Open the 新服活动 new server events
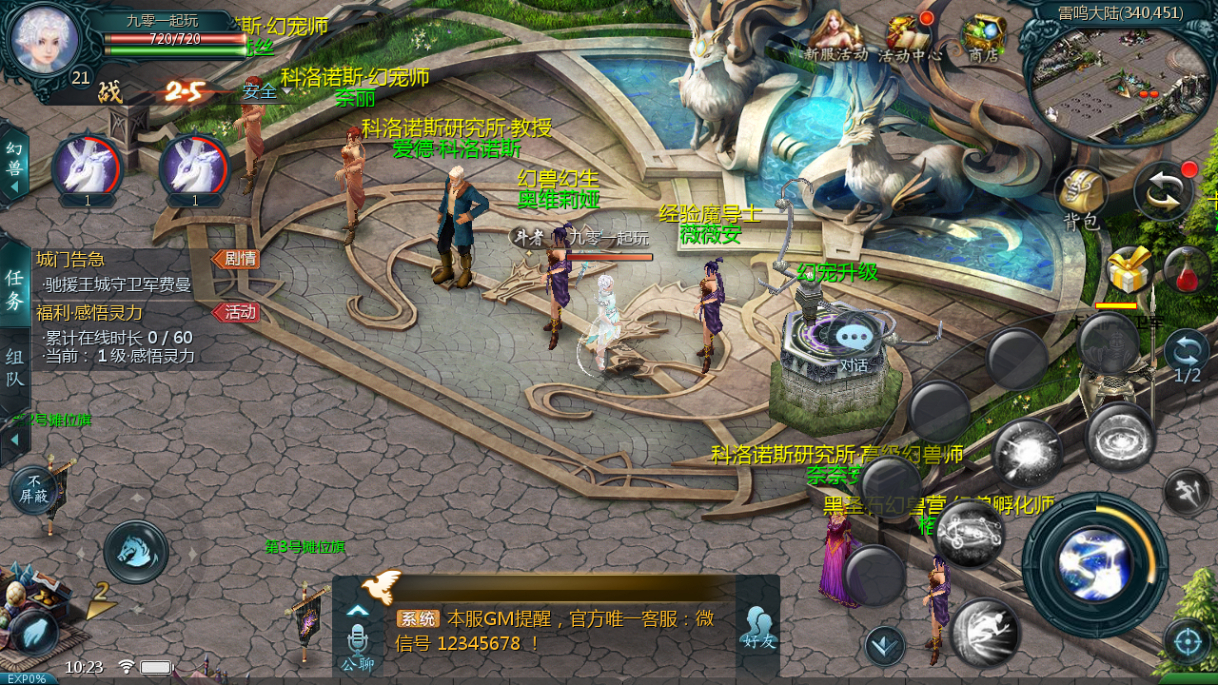This screenshot has width=1218, height=685. tap(836, 38)
